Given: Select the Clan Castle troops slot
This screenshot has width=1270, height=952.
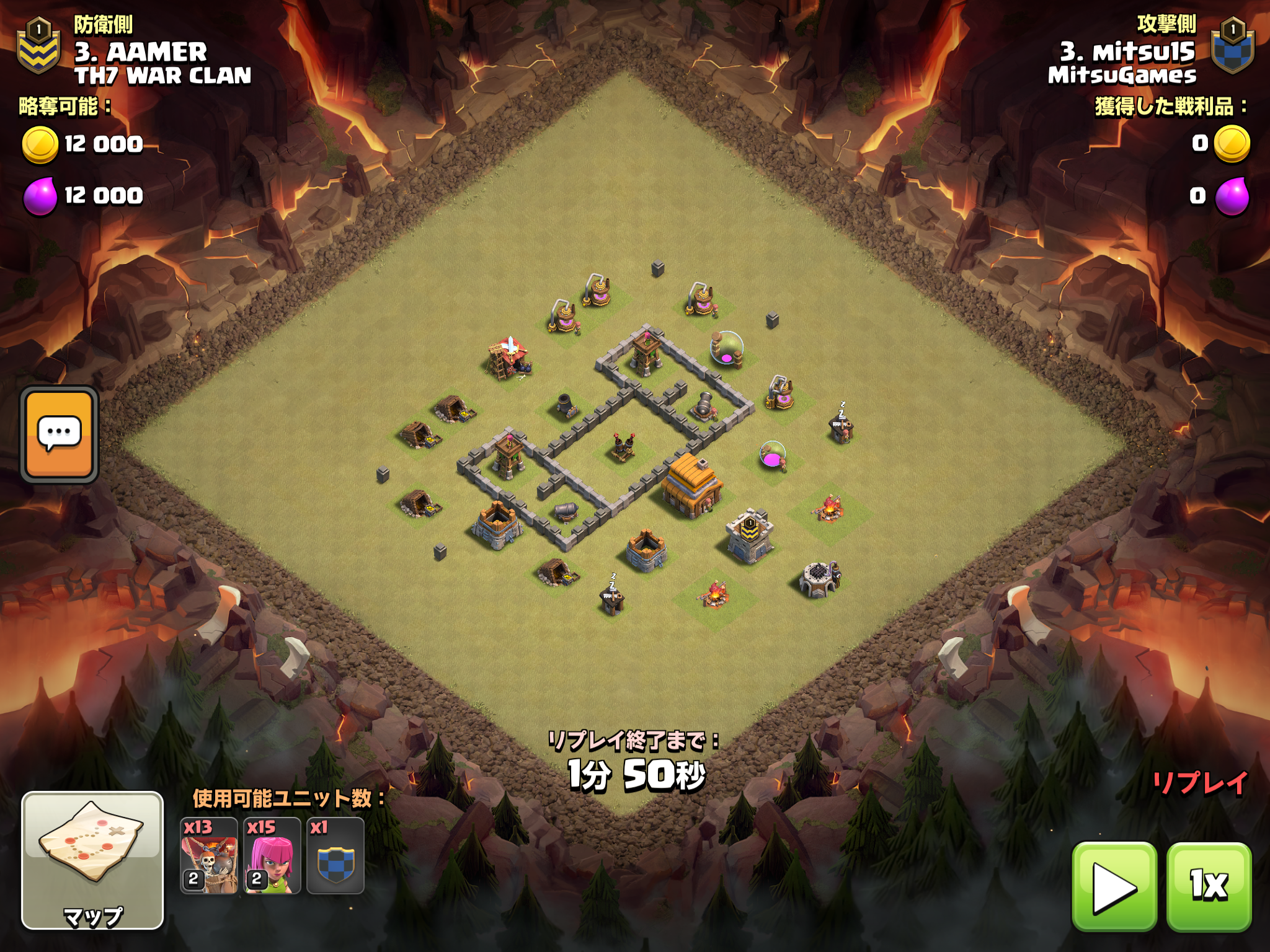Looking at the screenshot, I should point(335,856).
